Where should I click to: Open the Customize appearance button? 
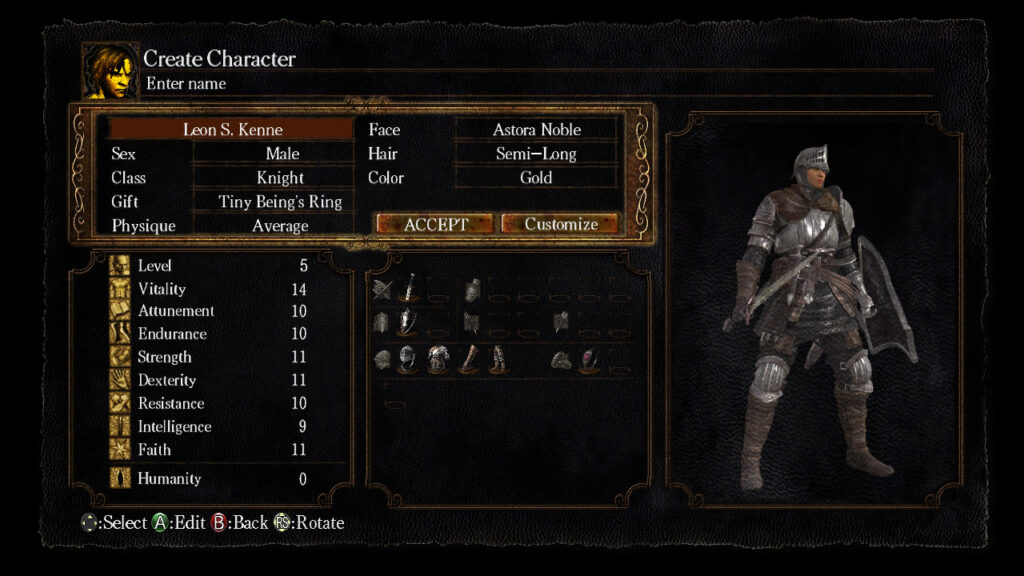560,224
